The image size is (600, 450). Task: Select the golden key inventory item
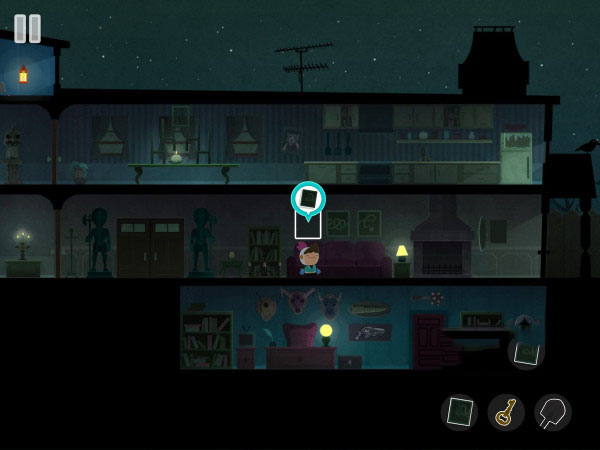click(x=506, y=412)
